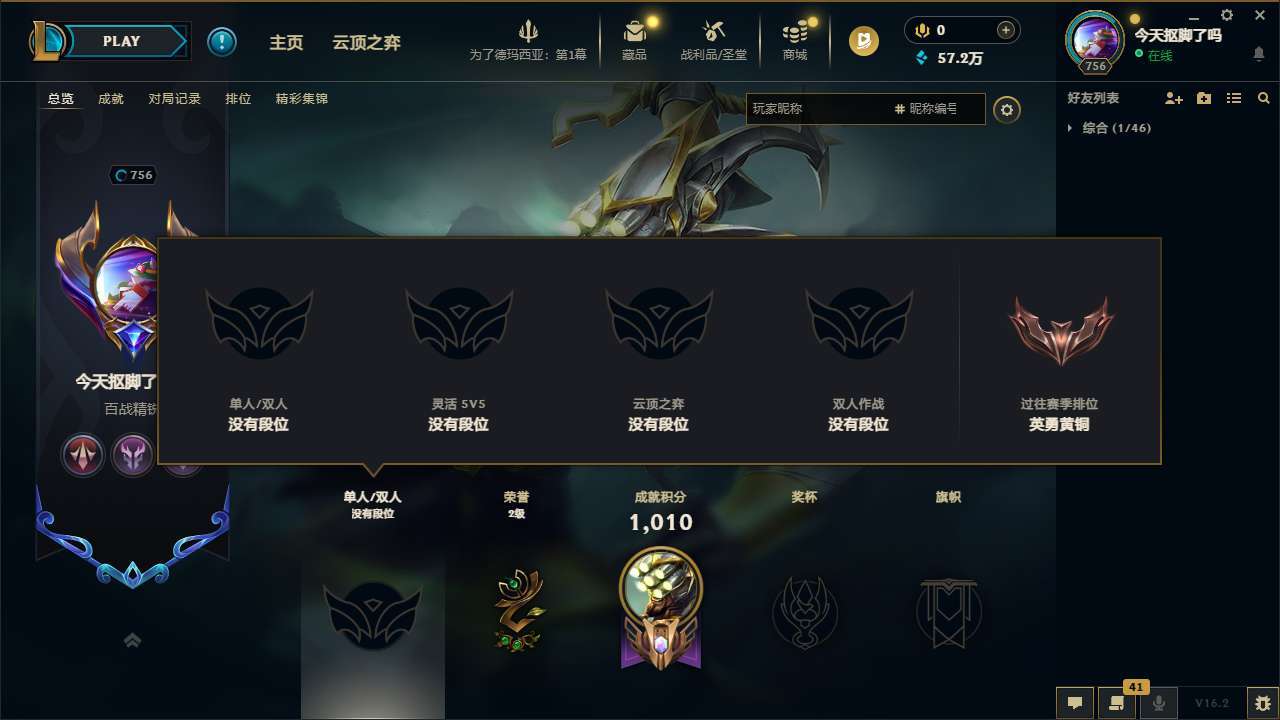Collapse the left profile panel via arrow

click(132, 639)
